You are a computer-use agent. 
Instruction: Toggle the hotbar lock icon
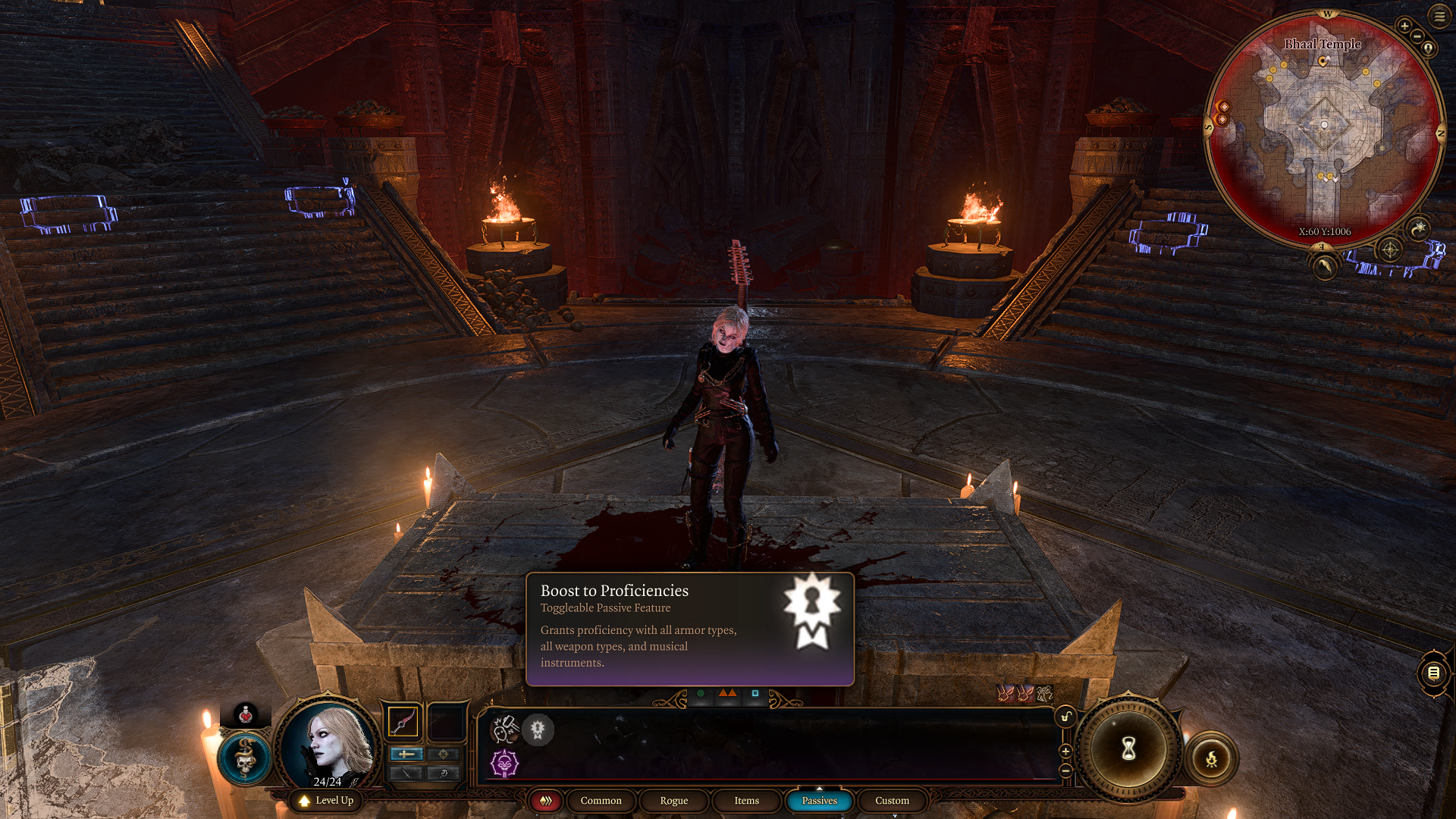pyautogui.click(x=1065, y=717)
